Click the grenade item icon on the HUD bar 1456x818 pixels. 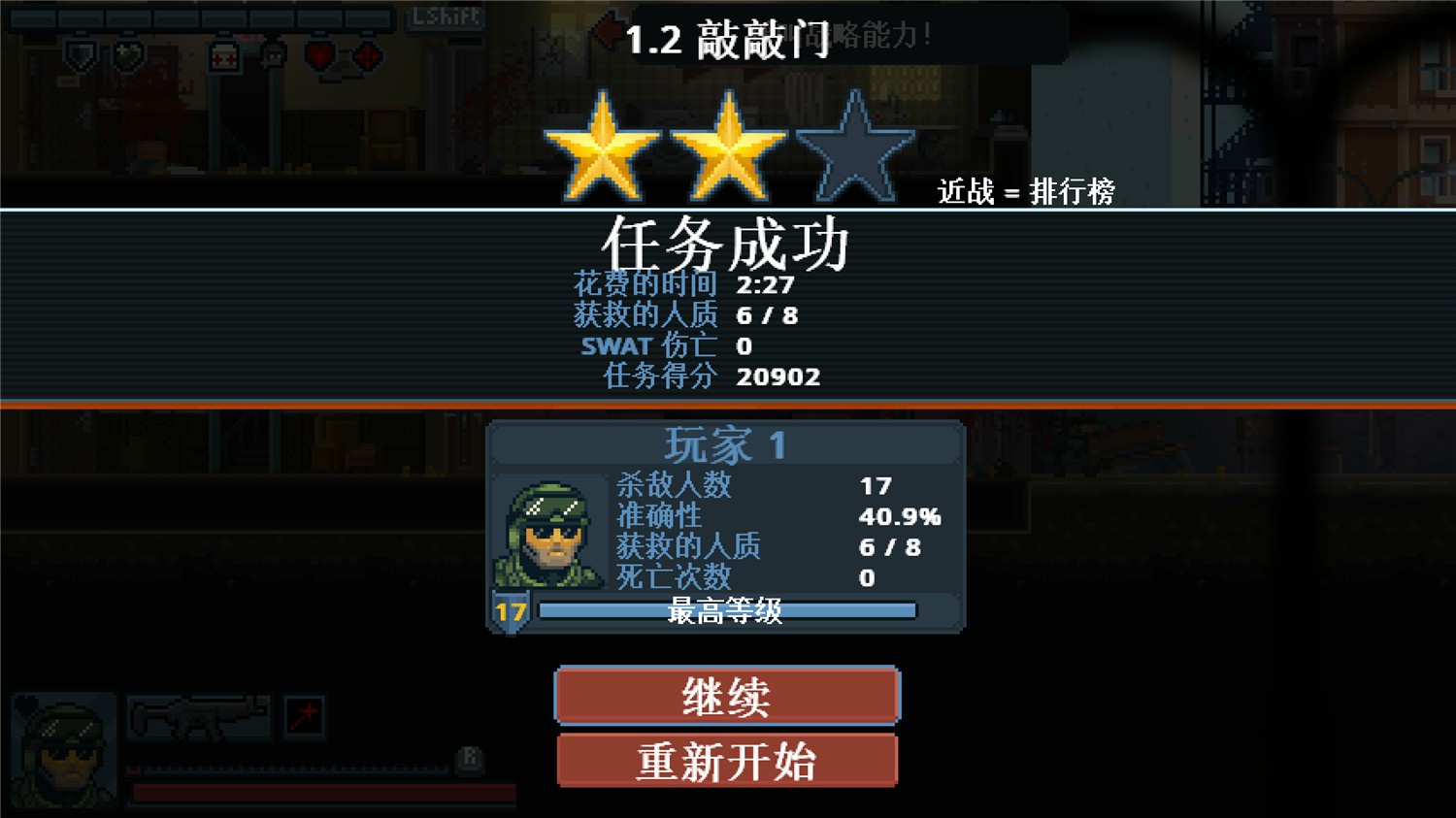pyautogui.click(x=127, y=54)
